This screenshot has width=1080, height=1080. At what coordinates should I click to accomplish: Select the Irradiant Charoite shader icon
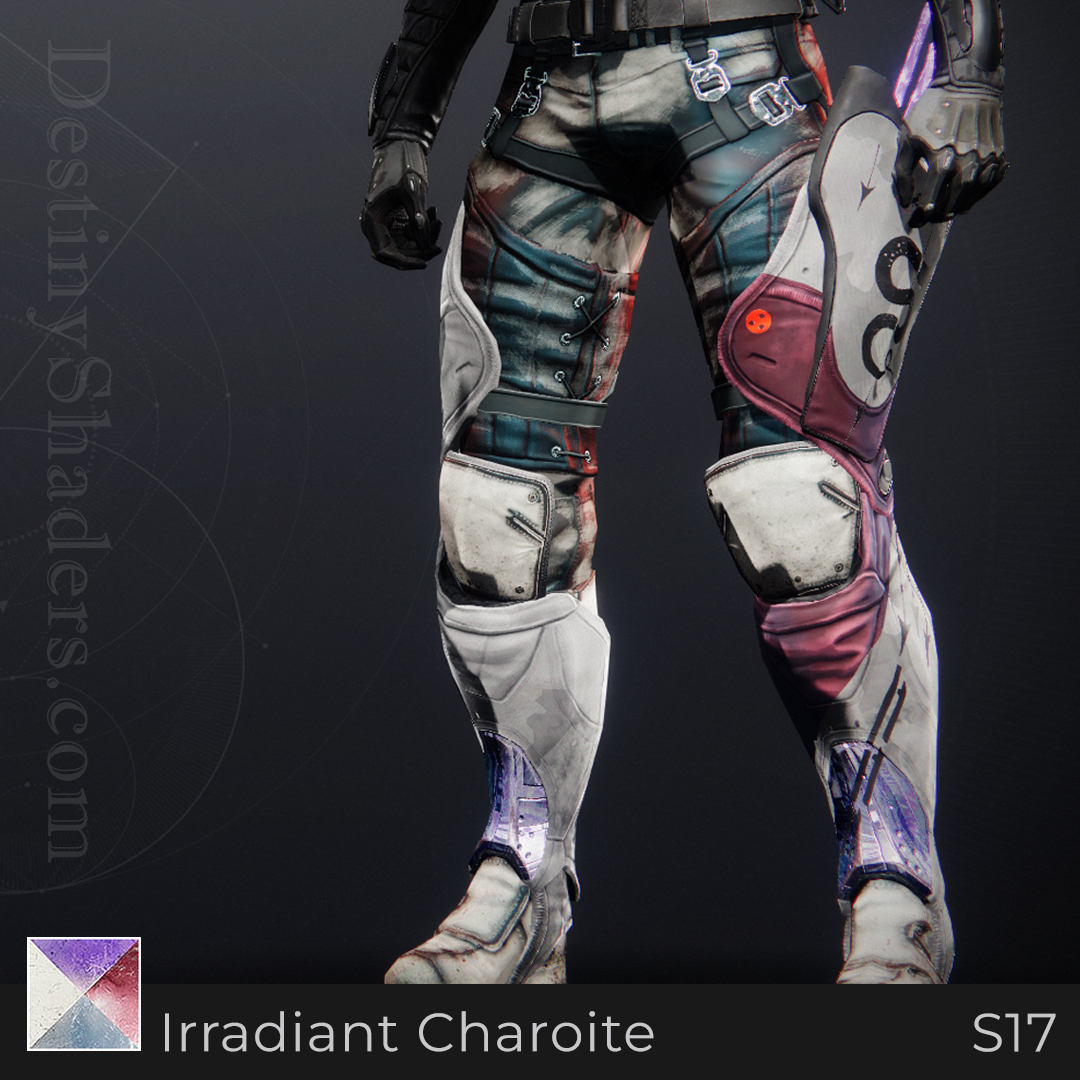coord(84,994)
